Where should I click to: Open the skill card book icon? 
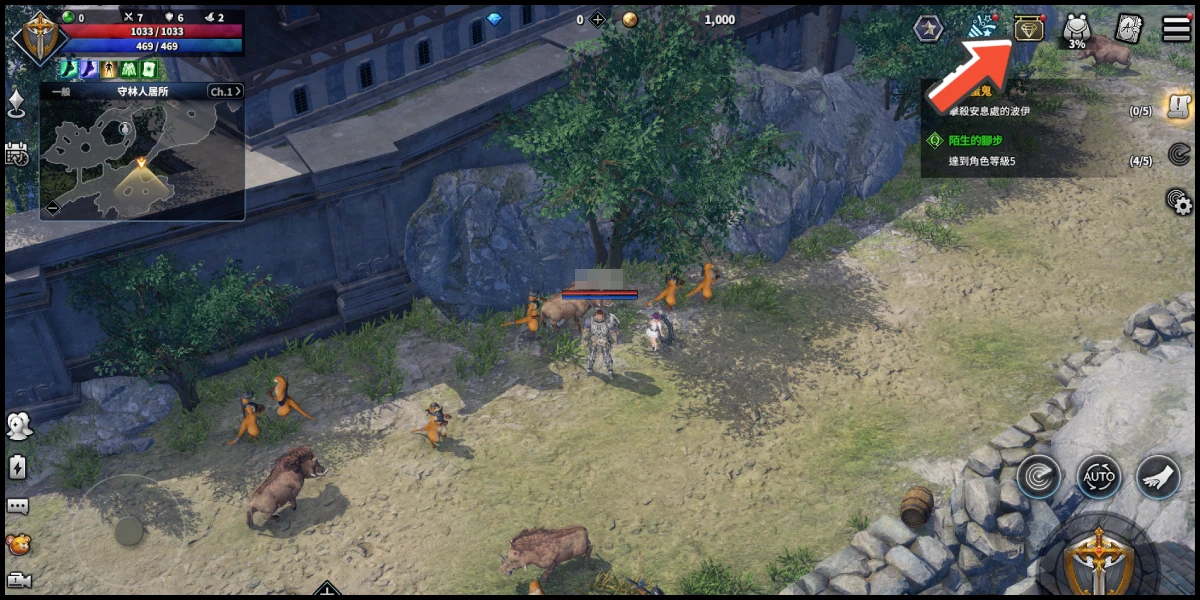1129,28
